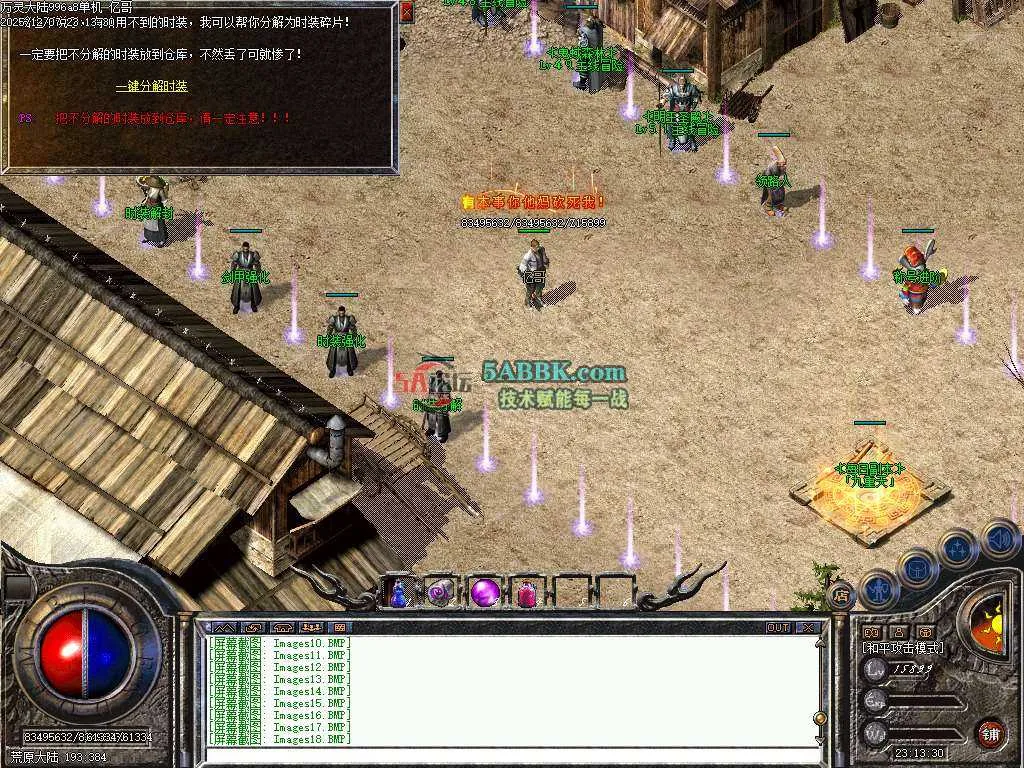The image size is (1024, 768).
Task: Close the NPC dialogue window
Action: 406,12
